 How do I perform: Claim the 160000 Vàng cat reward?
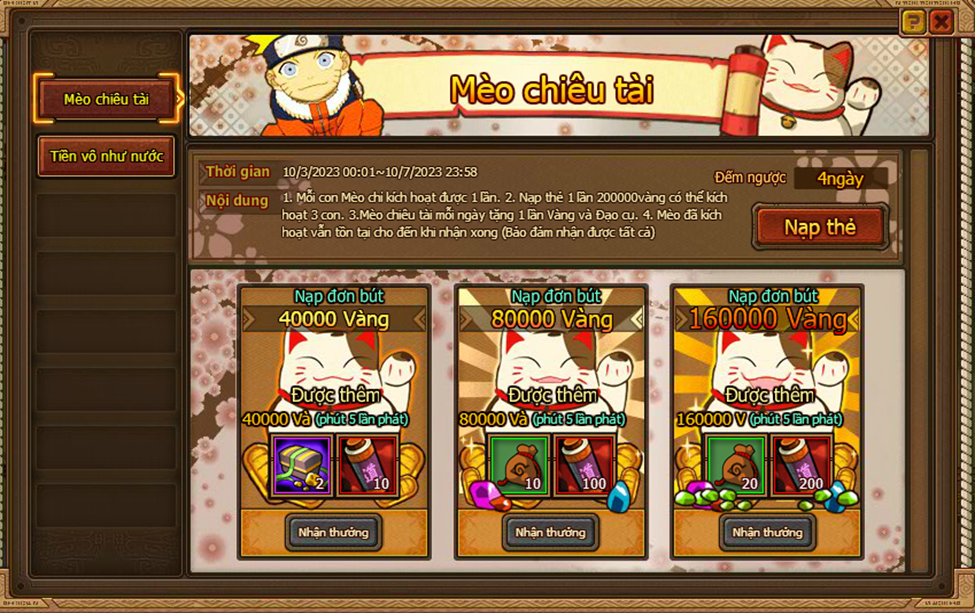tap(767, 532)
